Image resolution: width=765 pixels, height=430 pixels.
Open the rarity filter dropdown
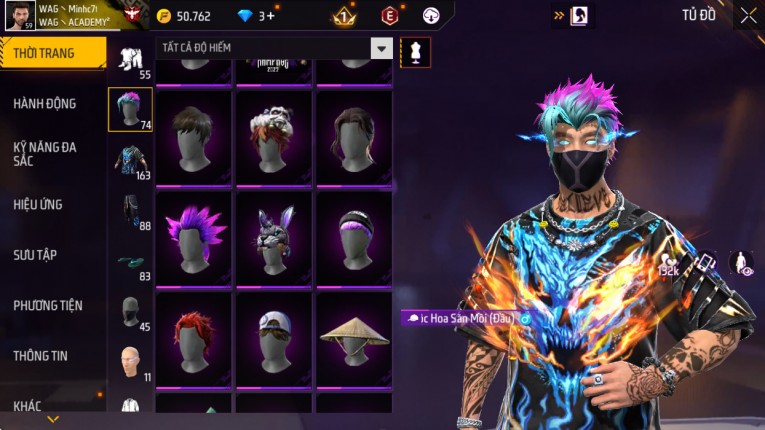[x=381, y=48]
